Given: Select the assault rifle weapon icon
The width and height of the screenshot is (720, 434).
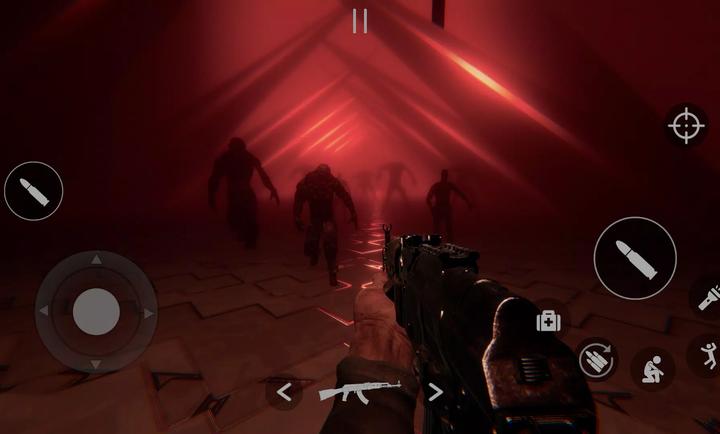Looking at the screenshot, I should (x=359, y=391).
